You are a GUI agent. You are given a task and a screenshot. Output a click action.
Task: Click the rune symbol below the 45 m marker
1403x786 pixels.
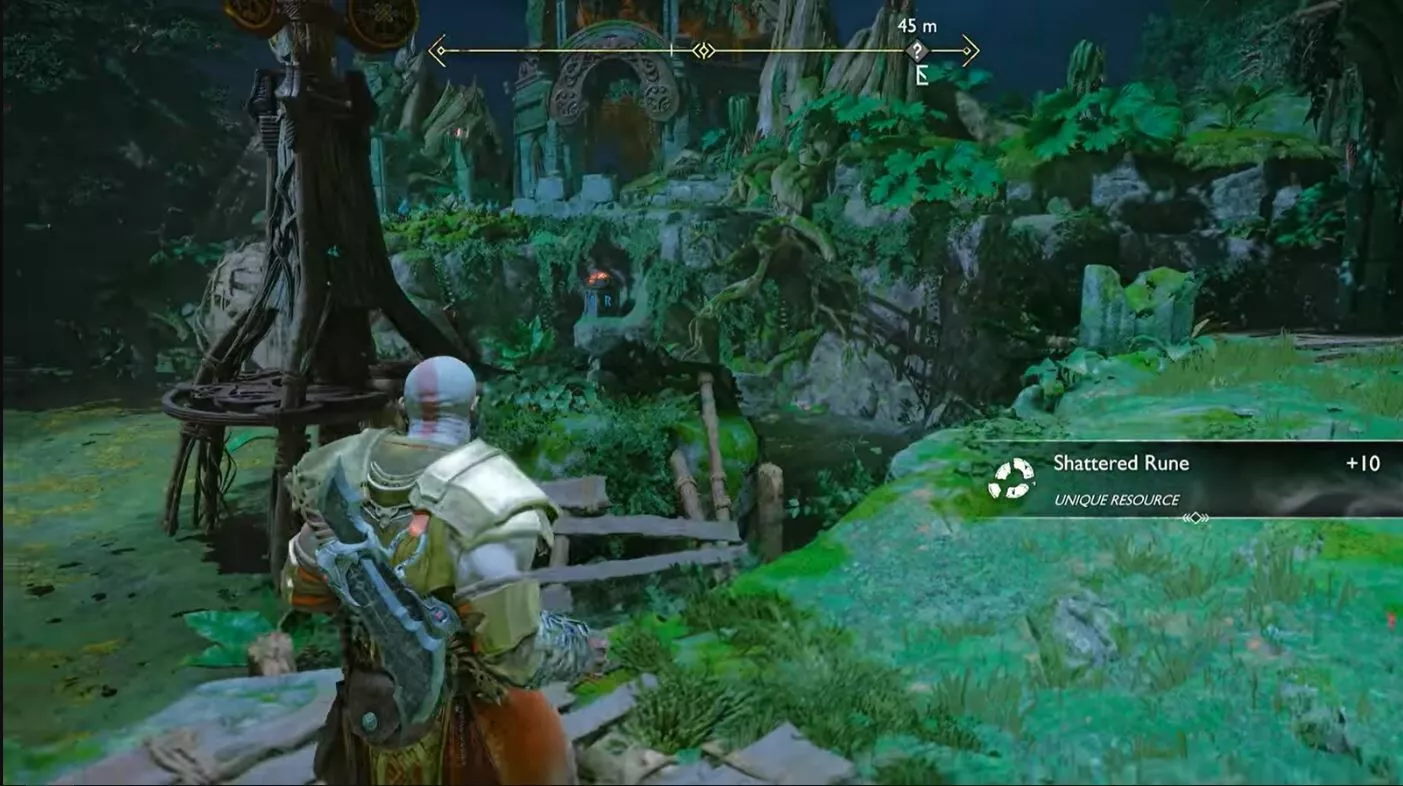click(920, 73)
